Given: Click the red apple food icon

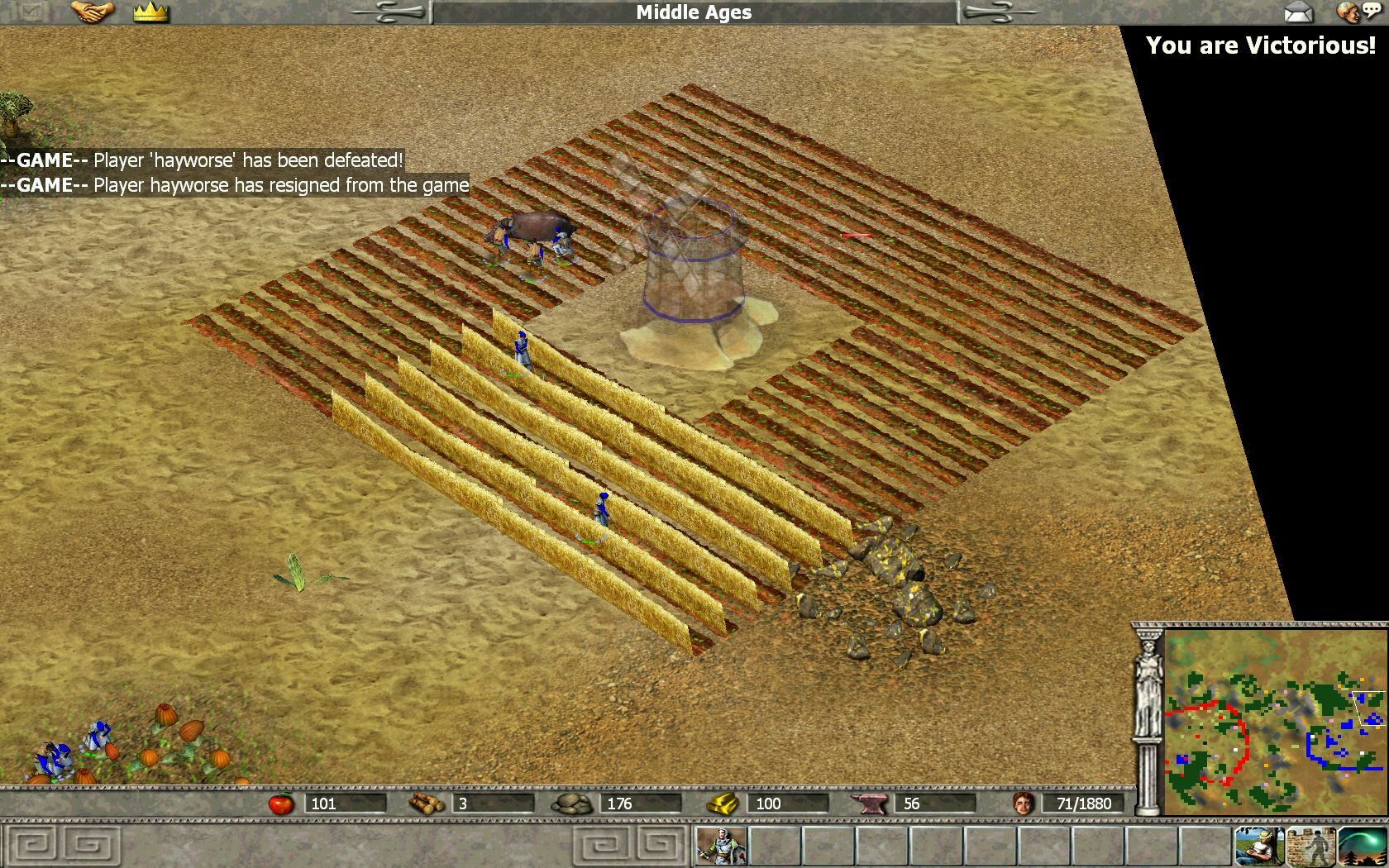Looking at the screenshot, I should tap(281, 803).
